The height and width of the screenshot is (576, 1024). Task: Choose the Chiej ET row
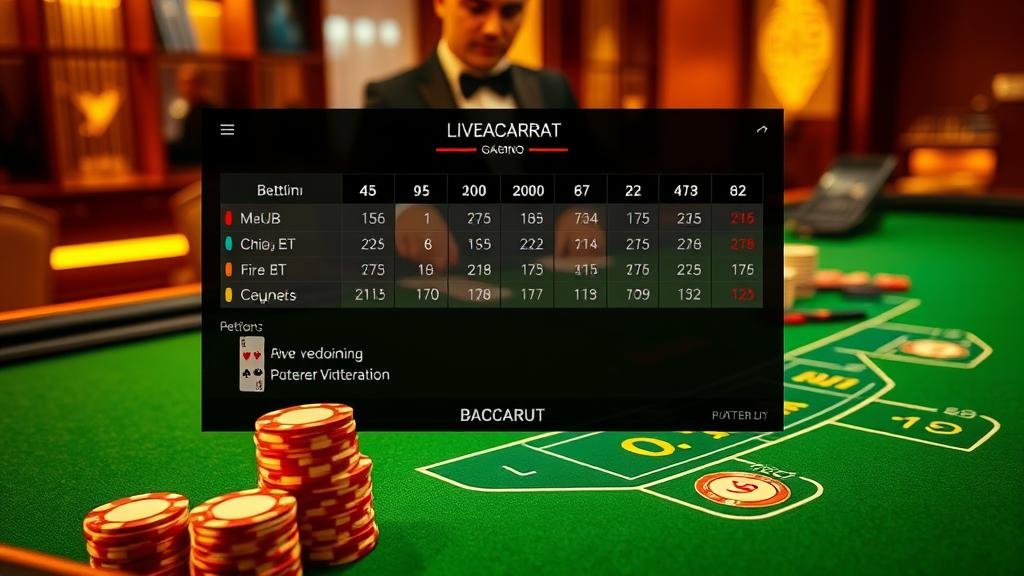coord(268,244)
